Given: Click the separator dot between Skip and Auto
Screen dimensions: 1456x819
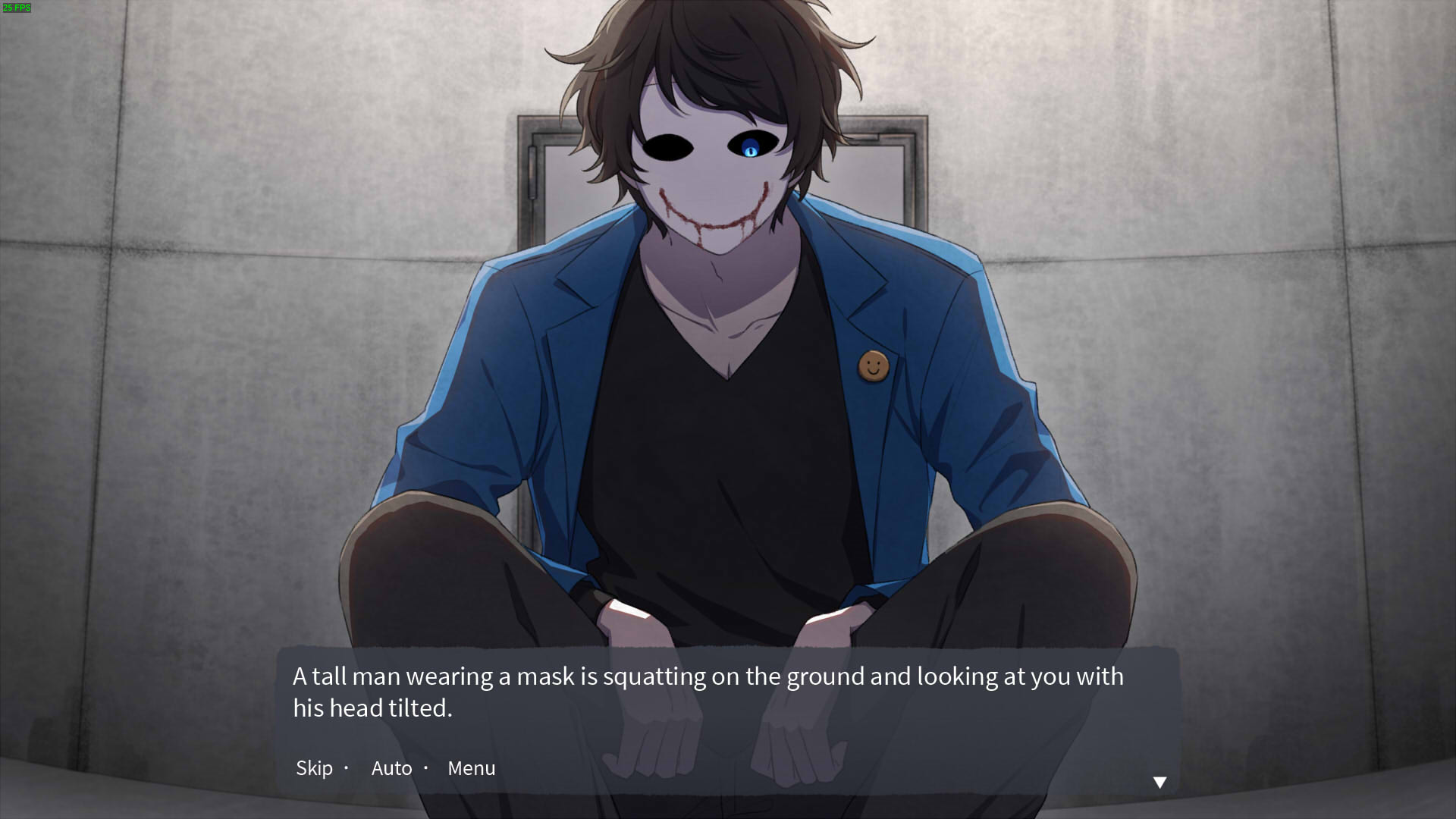Looking at the screenshot, I should click(x=347, y=768).
